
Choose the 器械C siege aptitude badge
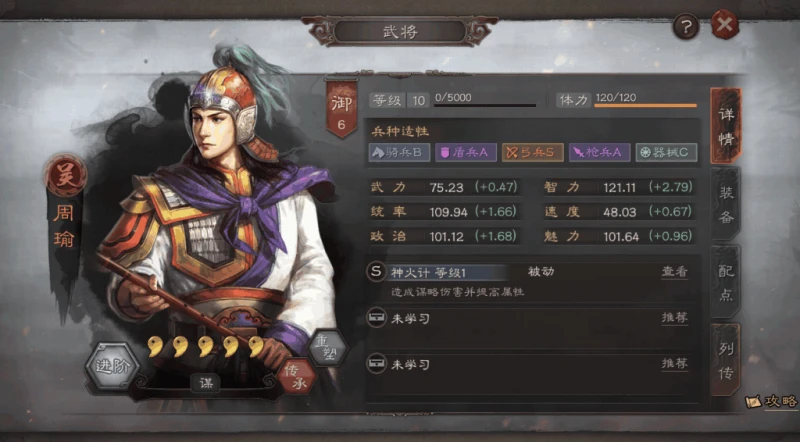coord(666,153)
